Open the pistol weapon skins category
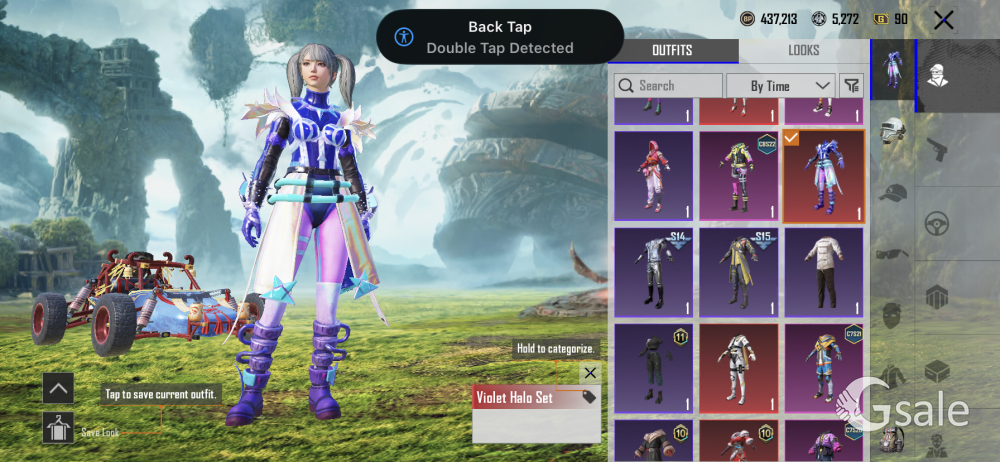Image resolution: width=1000 pixels, height=462 pixels. tap(937, 150)
